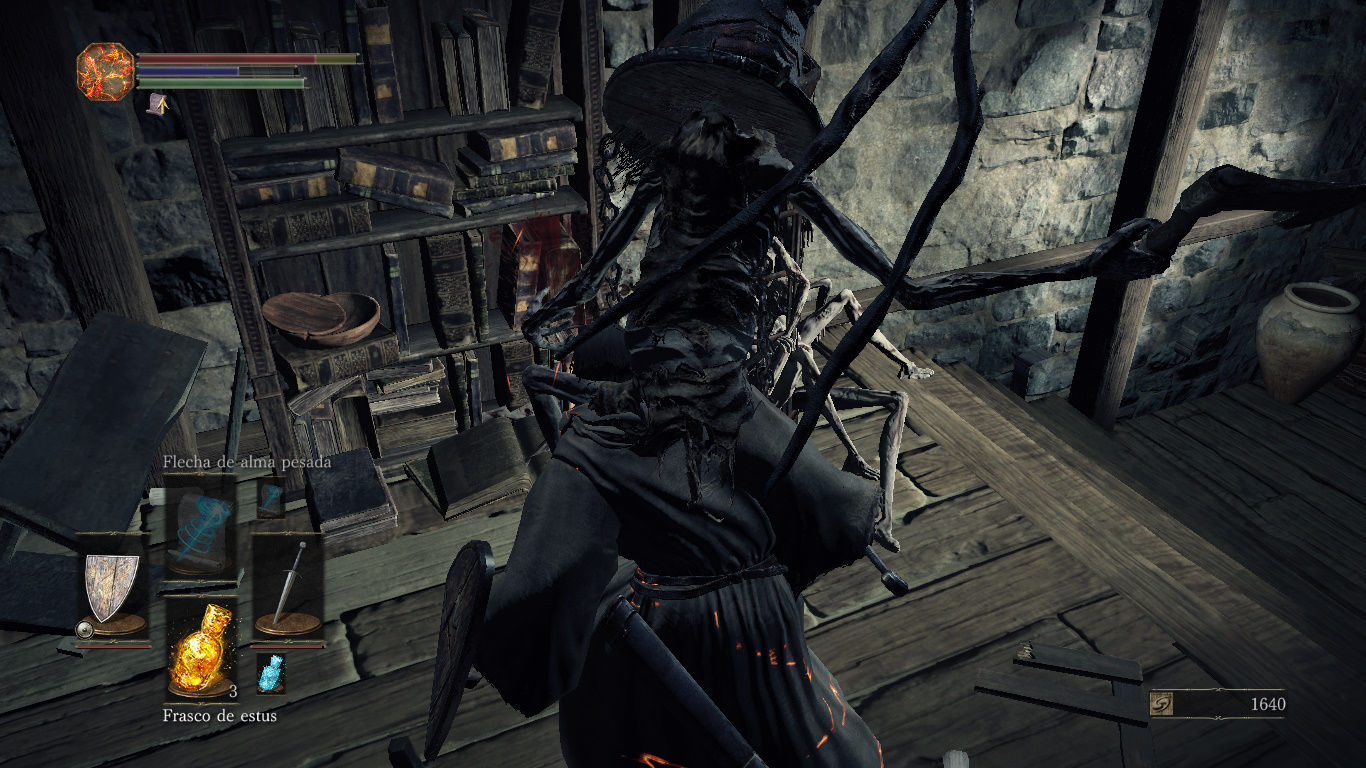Select the small blue ashen estus flask icon
Viewport: 1366px width, 768px height.
pyautogui.click(x=270, y=673)
